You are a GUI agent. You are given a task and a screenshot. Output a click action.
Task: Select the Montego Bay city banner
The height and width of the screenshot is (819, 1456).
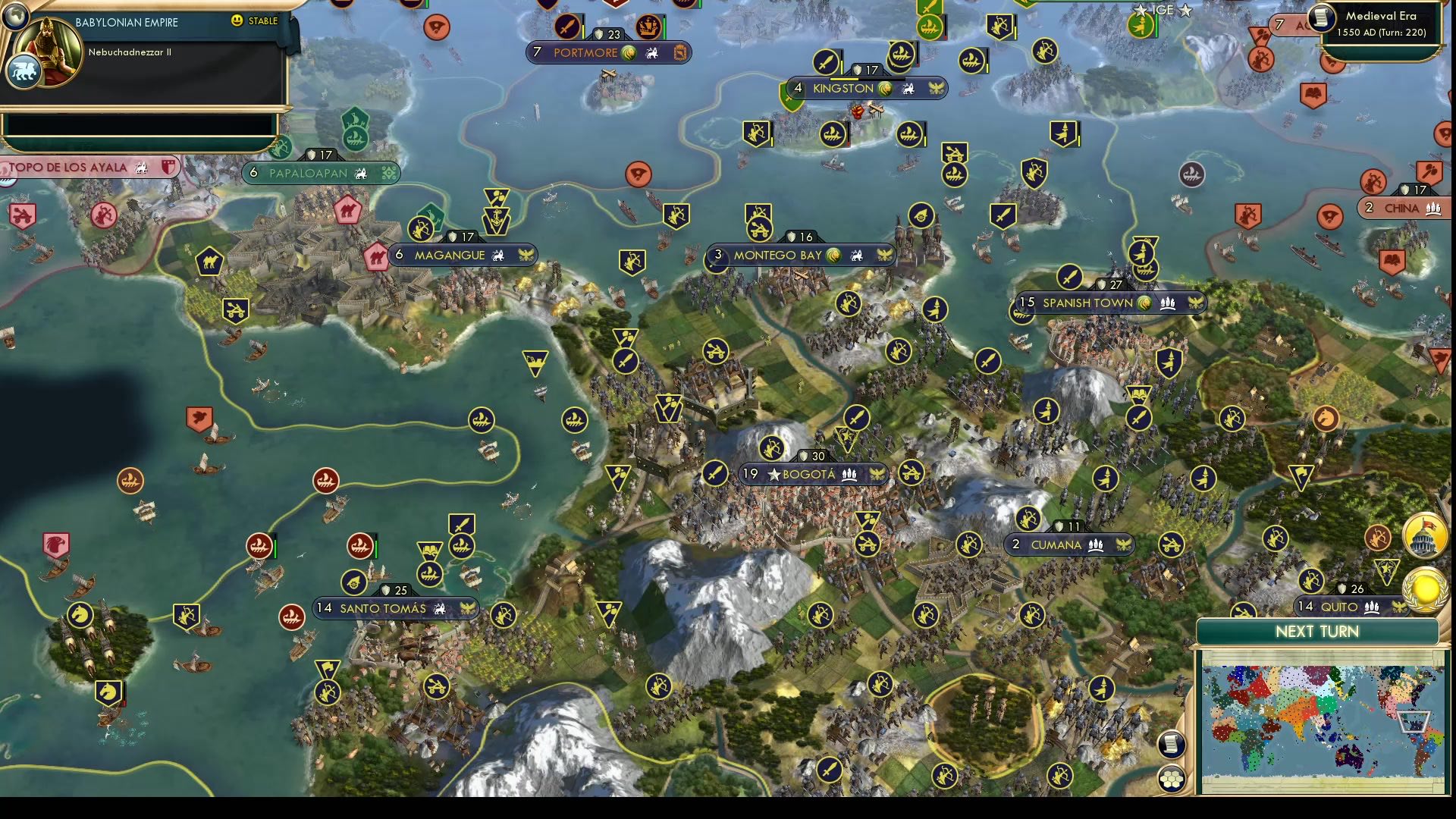(x=800, y=255)
